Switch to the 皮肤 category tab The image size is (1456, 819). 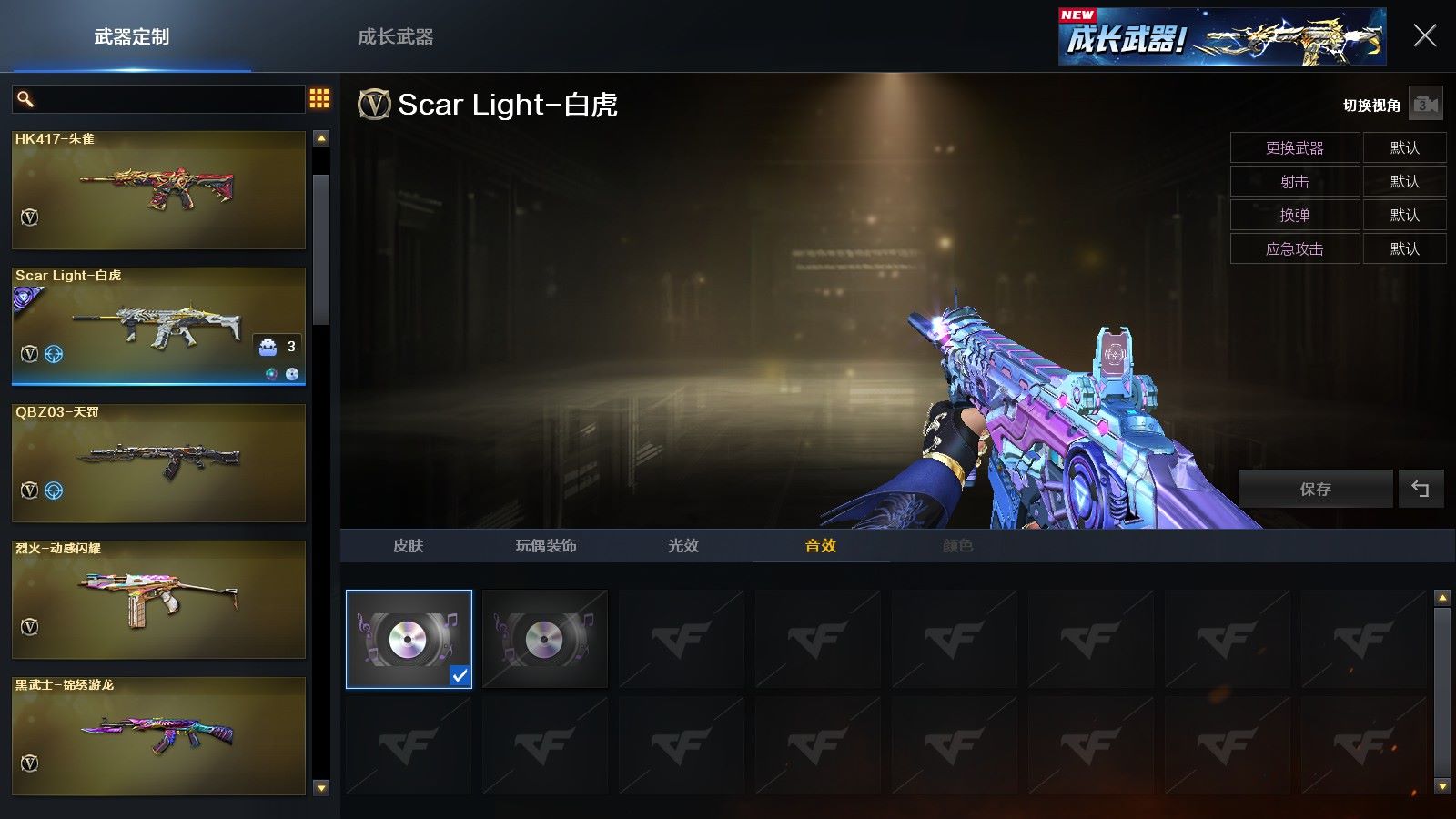[409, 546]
